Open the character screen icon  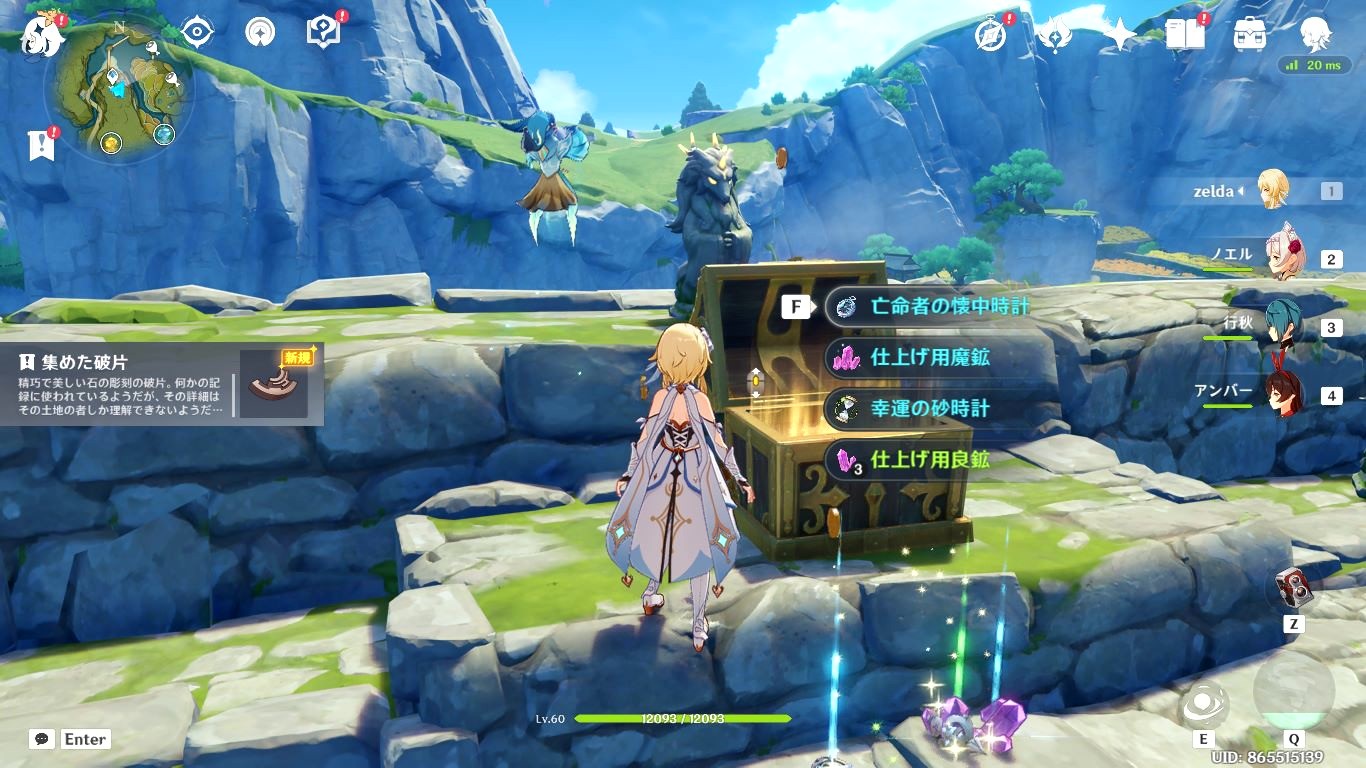click(1314, 35)
